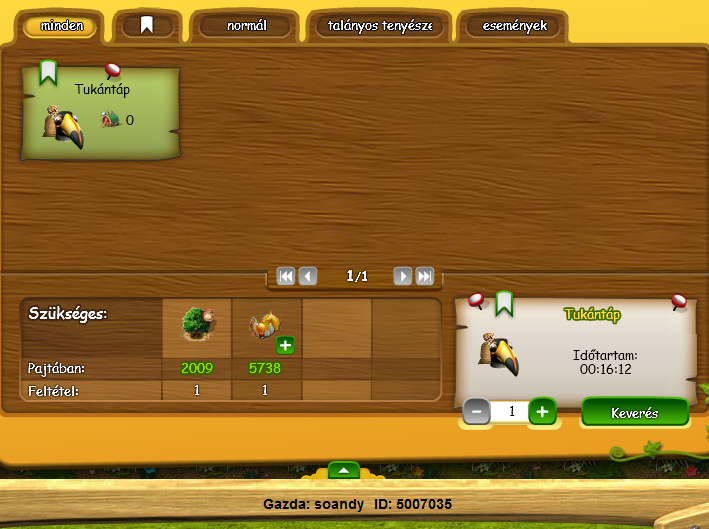The width and height of the screenshot is (709, 529).
Task: Expand the green arrow tab at the bottom
Action: [x=343, y=470]
